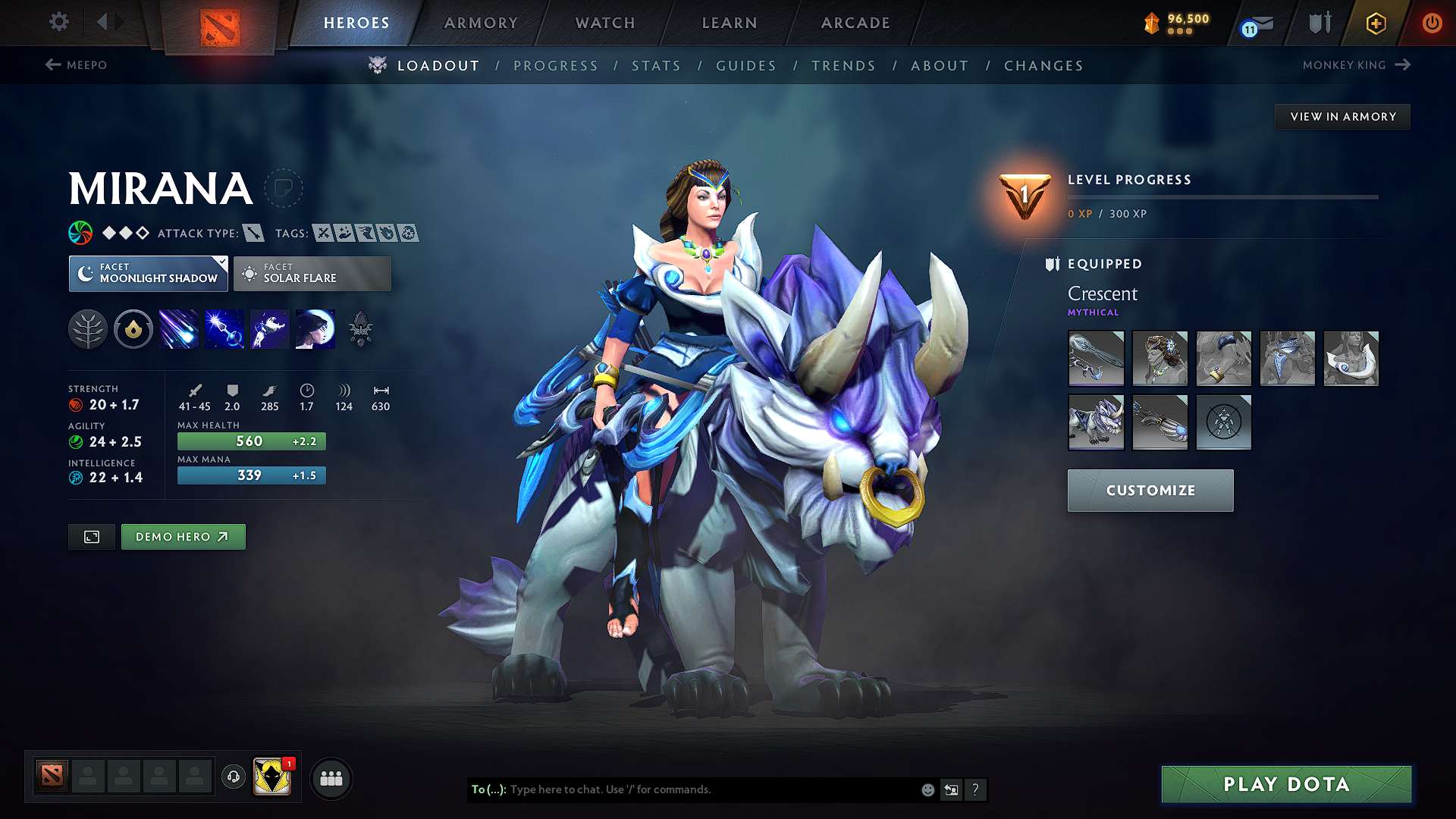The image size is (1456, 819).
Task: Select the Solar Flare facet
Action: (312, 274)
